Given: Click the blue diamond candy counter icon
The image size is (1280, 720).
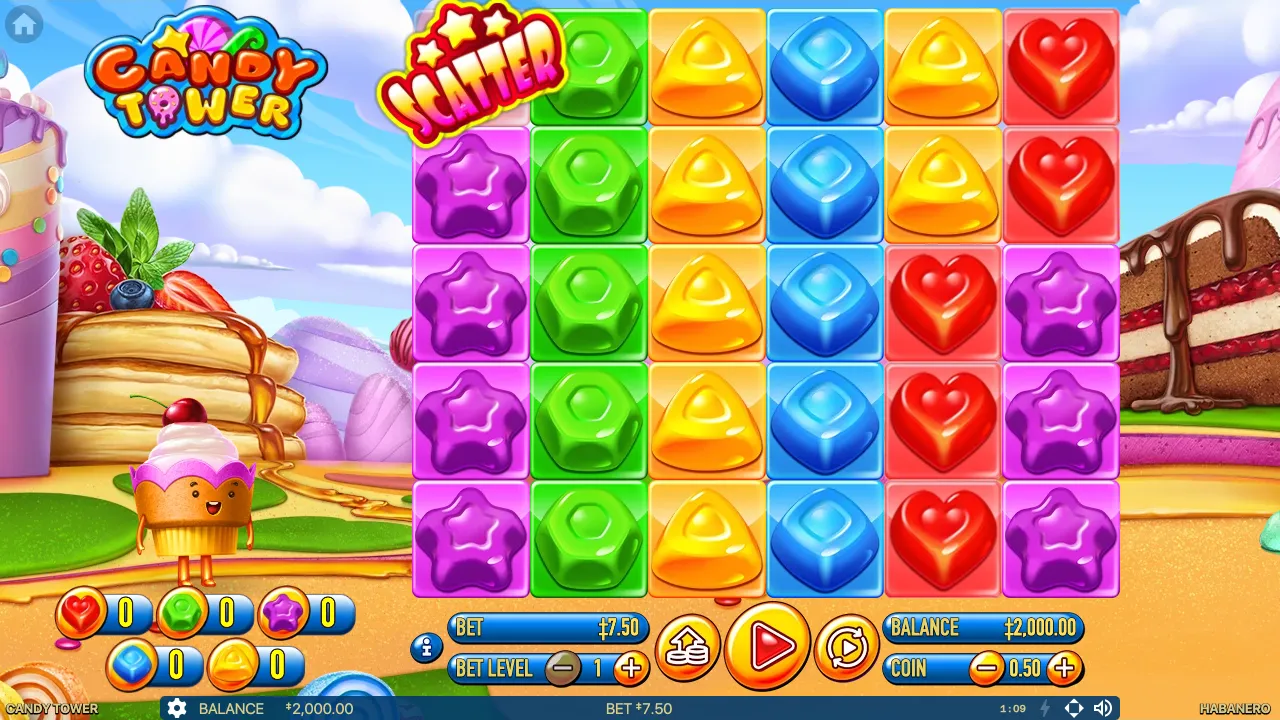Looking at the screenshot, I should pos(129,663).
